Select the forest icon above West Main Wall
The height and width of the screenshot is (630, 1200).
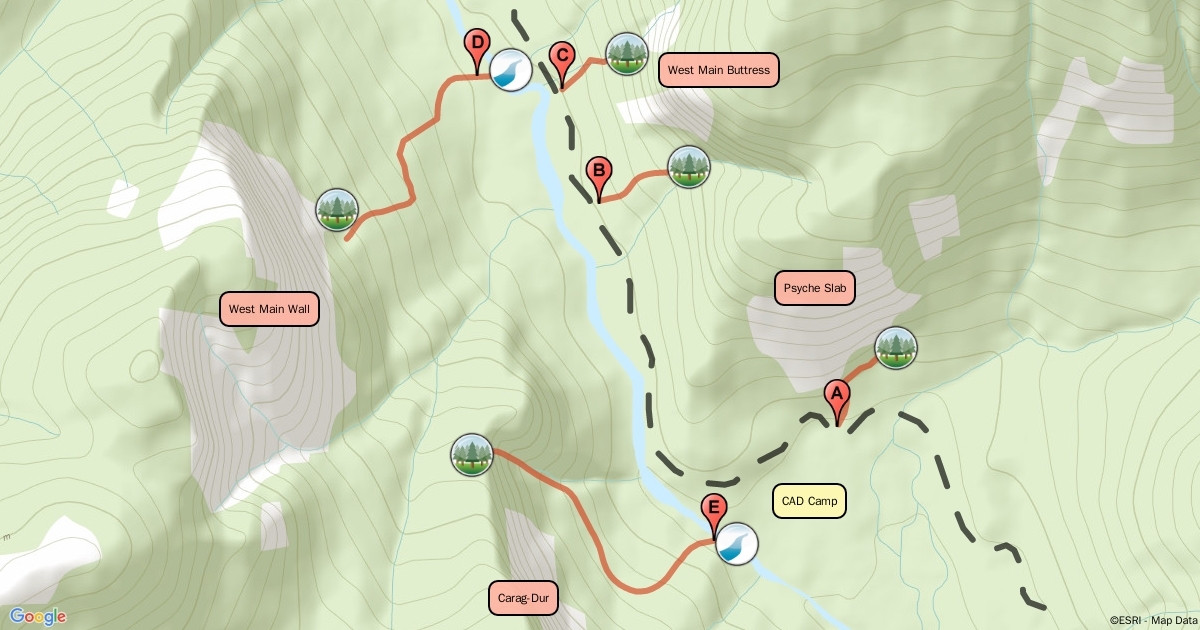[x=336, y=209]
